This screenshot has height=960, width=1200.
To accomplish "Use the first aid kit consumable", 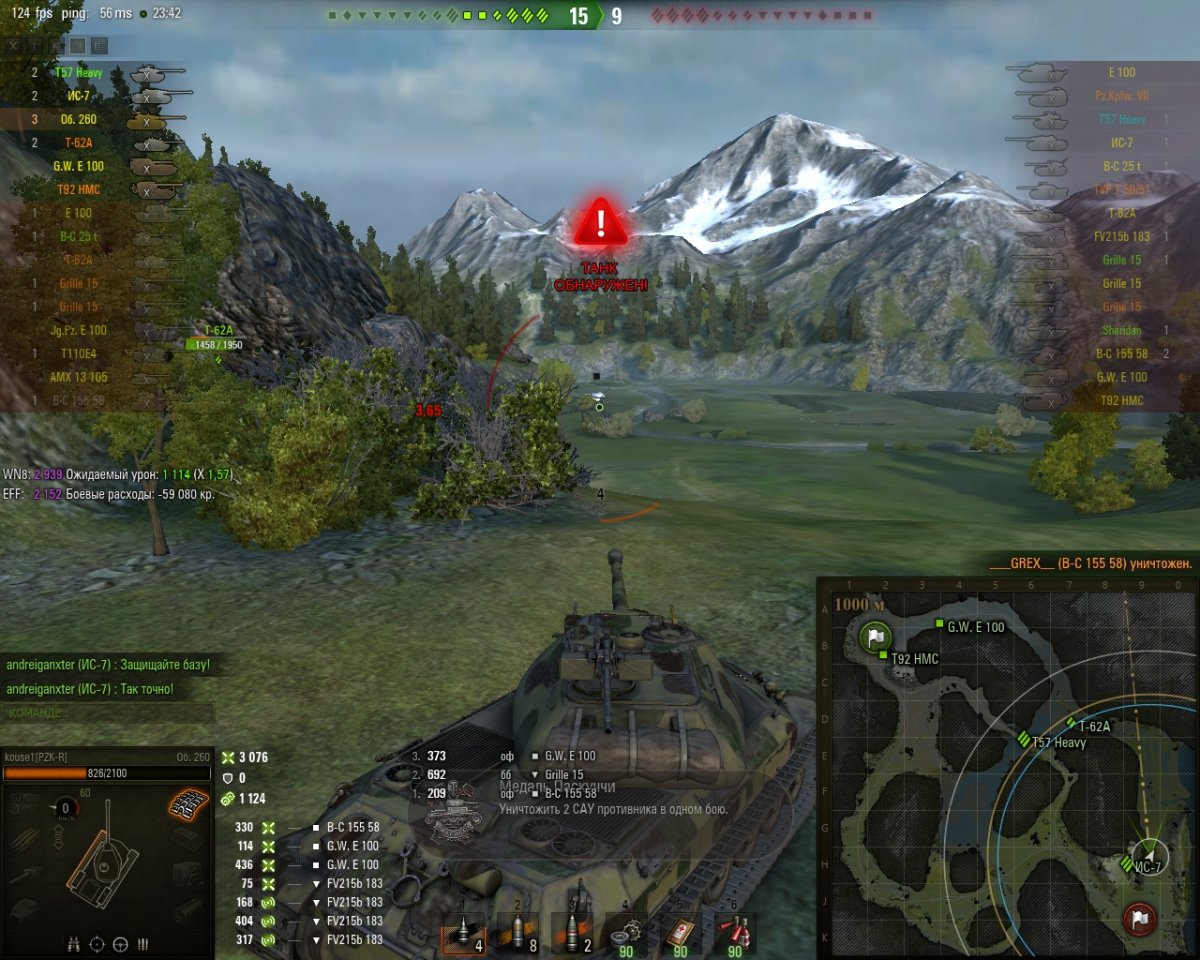I will pos(680,933).
